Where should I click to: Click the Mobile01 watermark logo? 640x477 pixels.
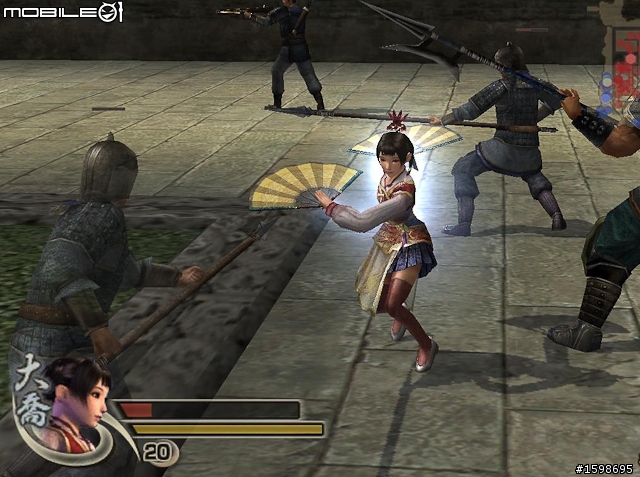coord(63,12)
